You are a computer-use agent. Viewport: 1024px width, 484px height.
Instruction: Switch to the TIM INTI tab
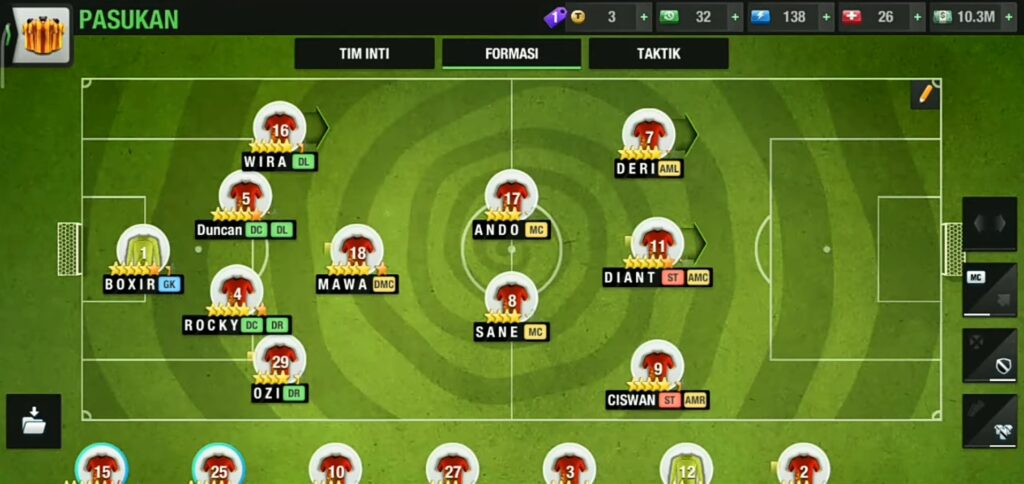[x=364, y=54]
